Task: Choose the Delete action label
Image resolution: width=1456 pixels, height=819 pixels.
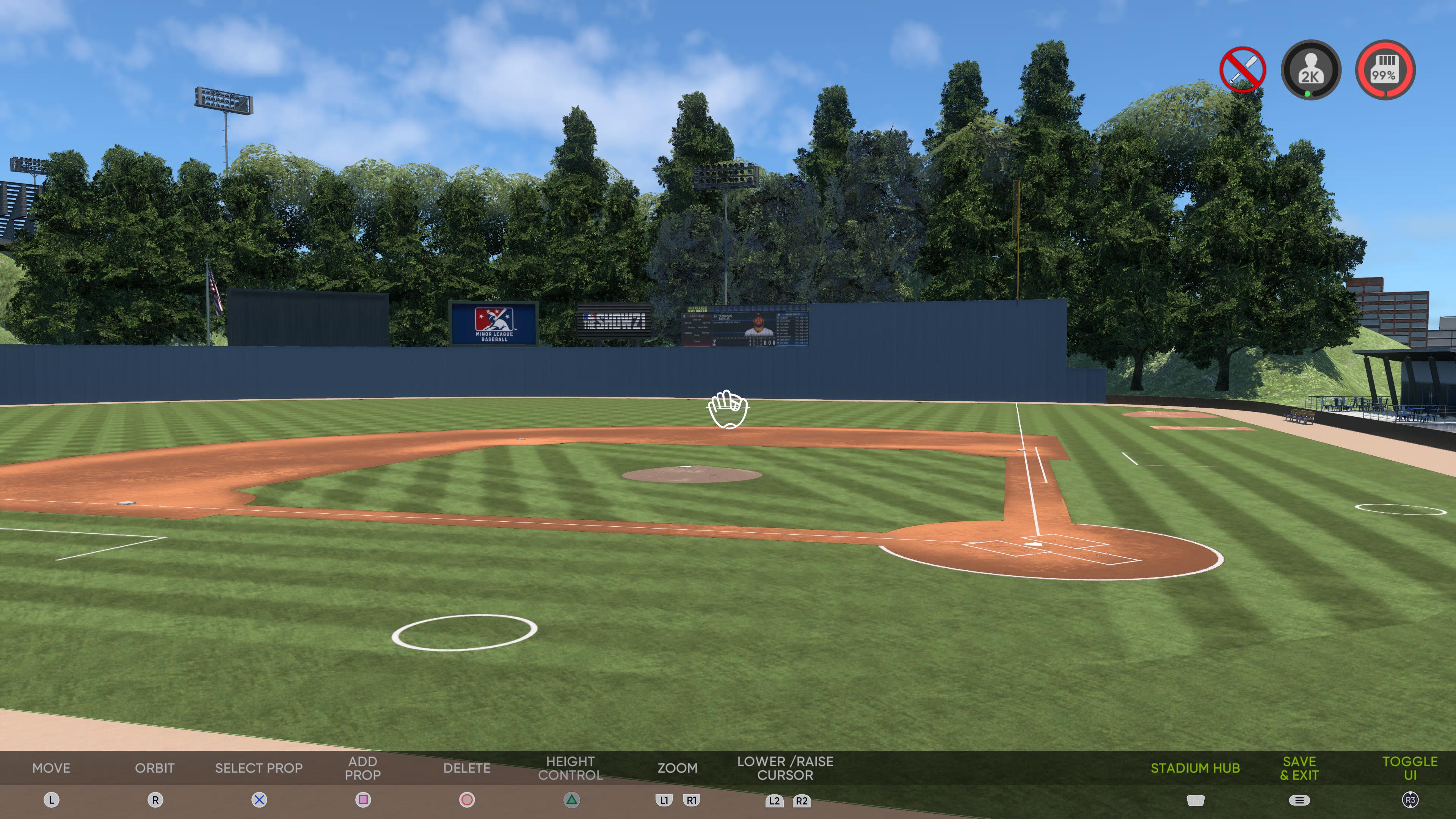Action: 466,768
